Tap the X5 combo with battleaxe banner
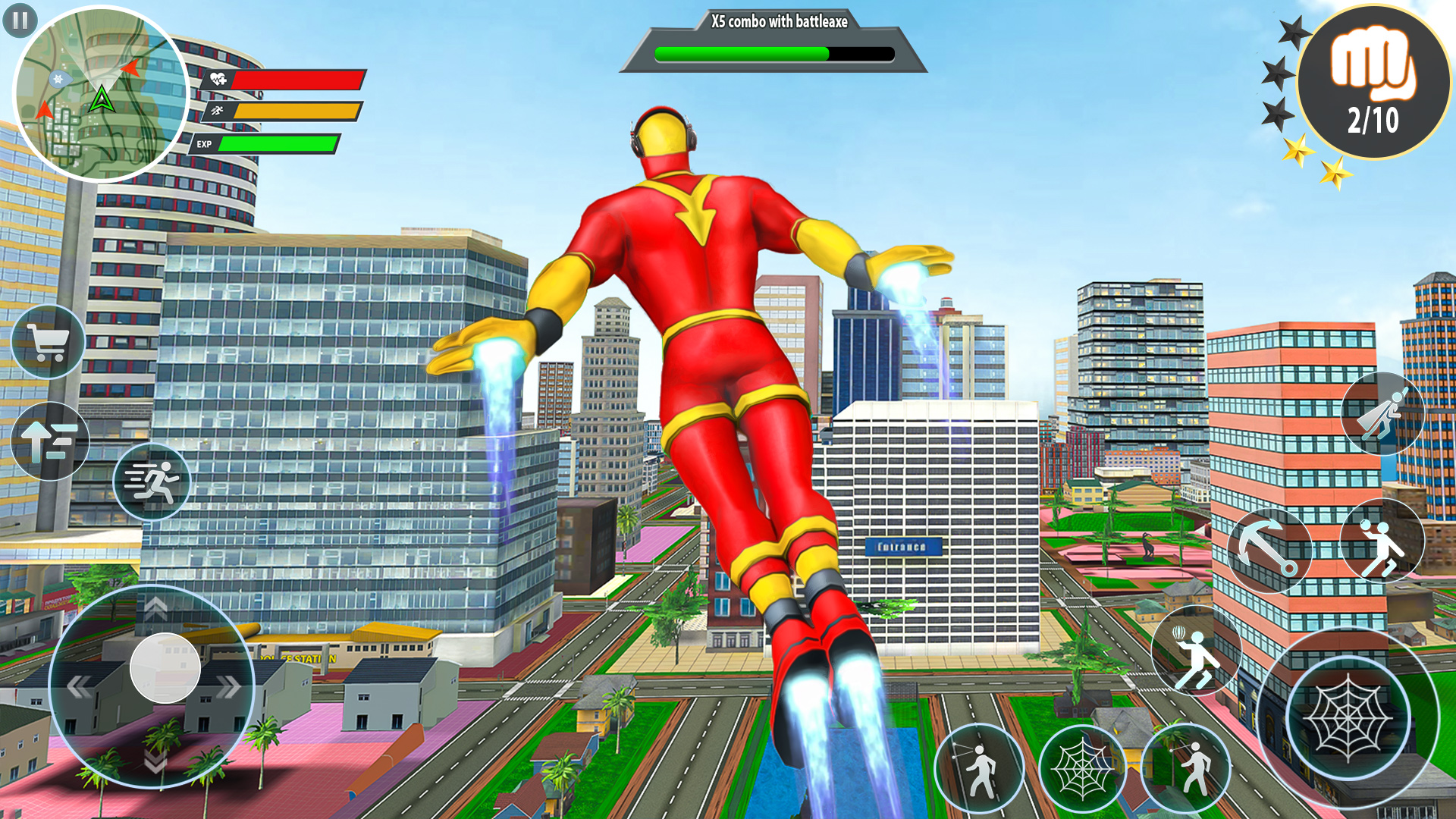Screen dimensions: 1456x819 tap(775, 23)
